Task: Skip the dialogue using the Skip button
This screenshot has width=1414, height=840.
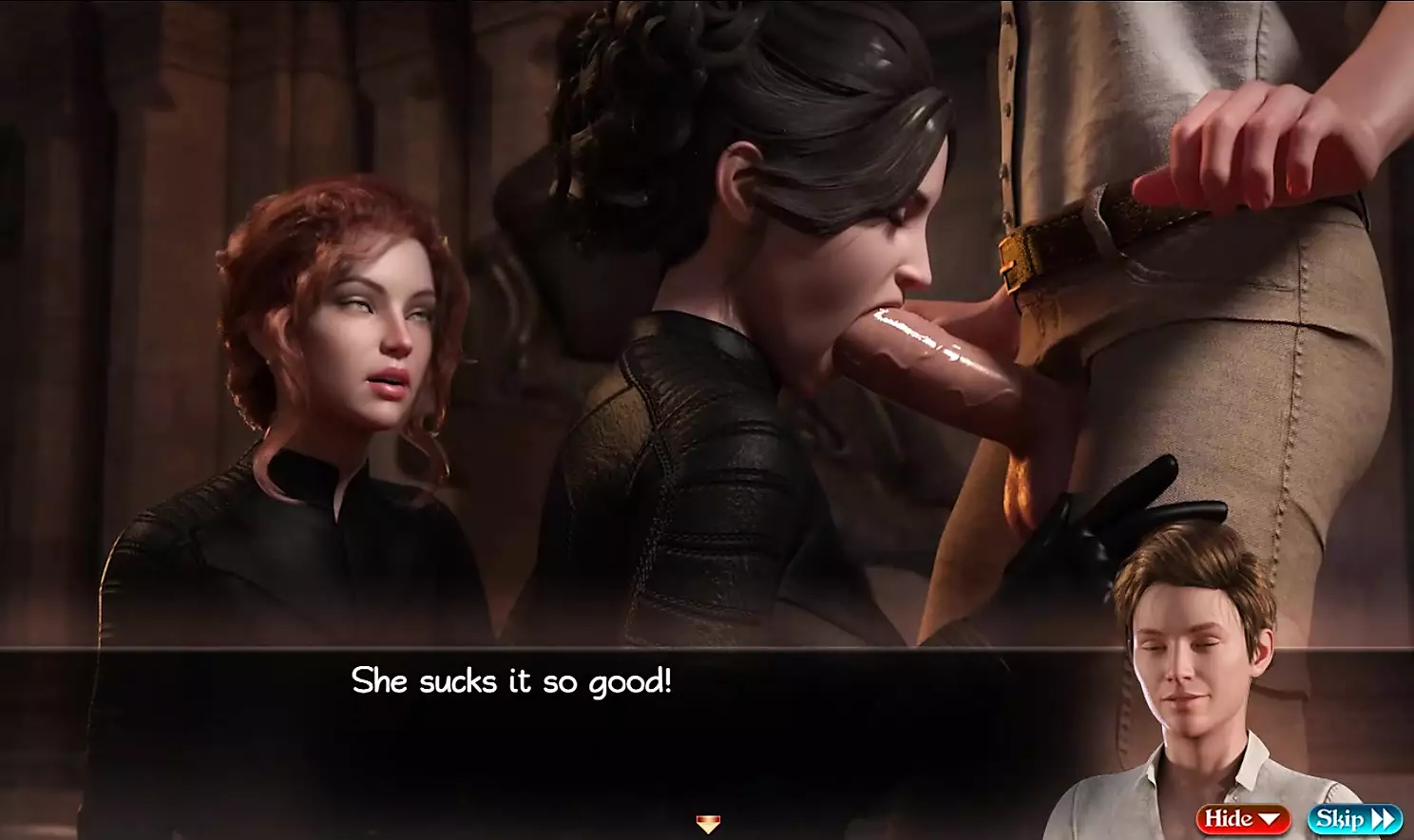Action: (x=1354, y=818)
